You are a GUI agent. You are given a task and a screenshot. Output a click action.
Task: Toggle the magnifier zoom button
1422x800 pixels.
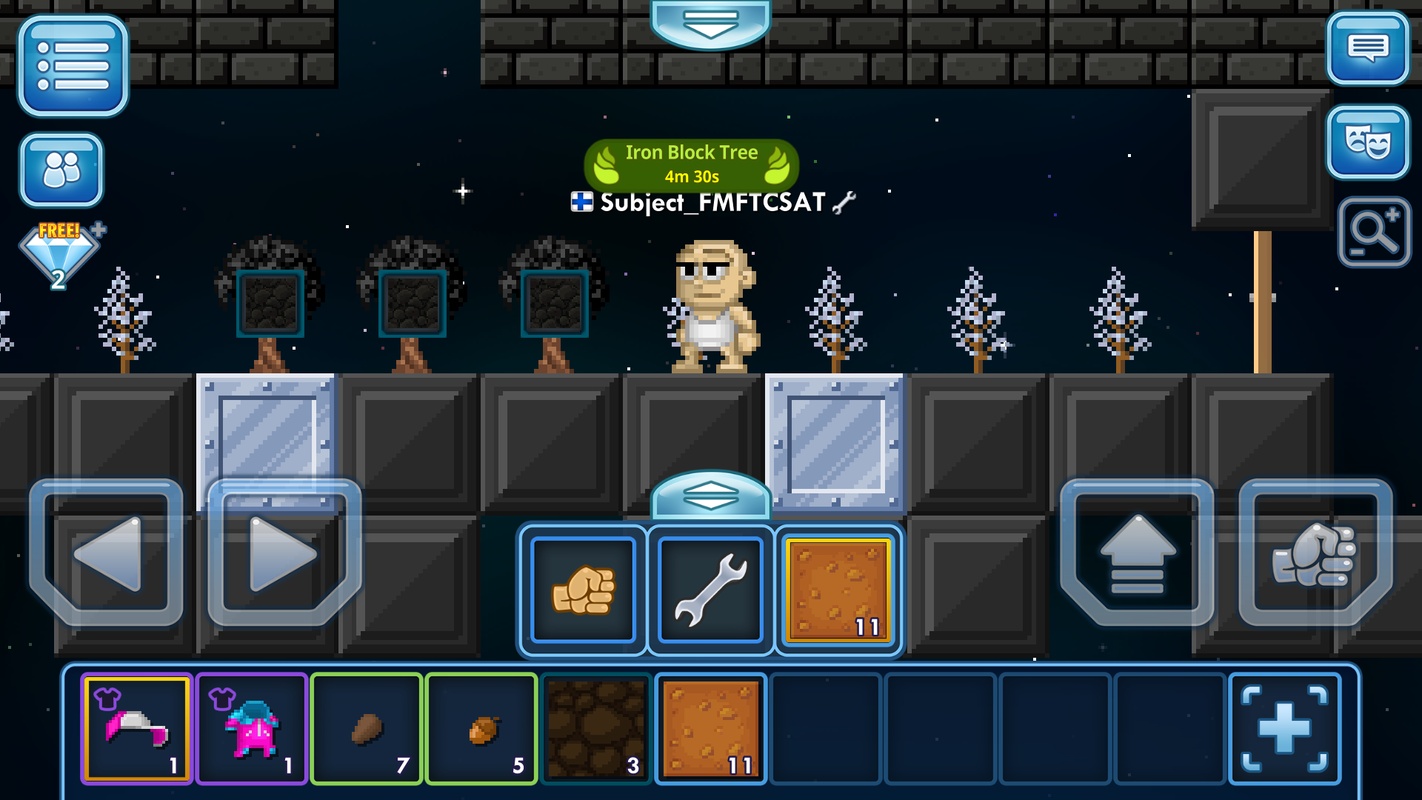(1374, 233)
